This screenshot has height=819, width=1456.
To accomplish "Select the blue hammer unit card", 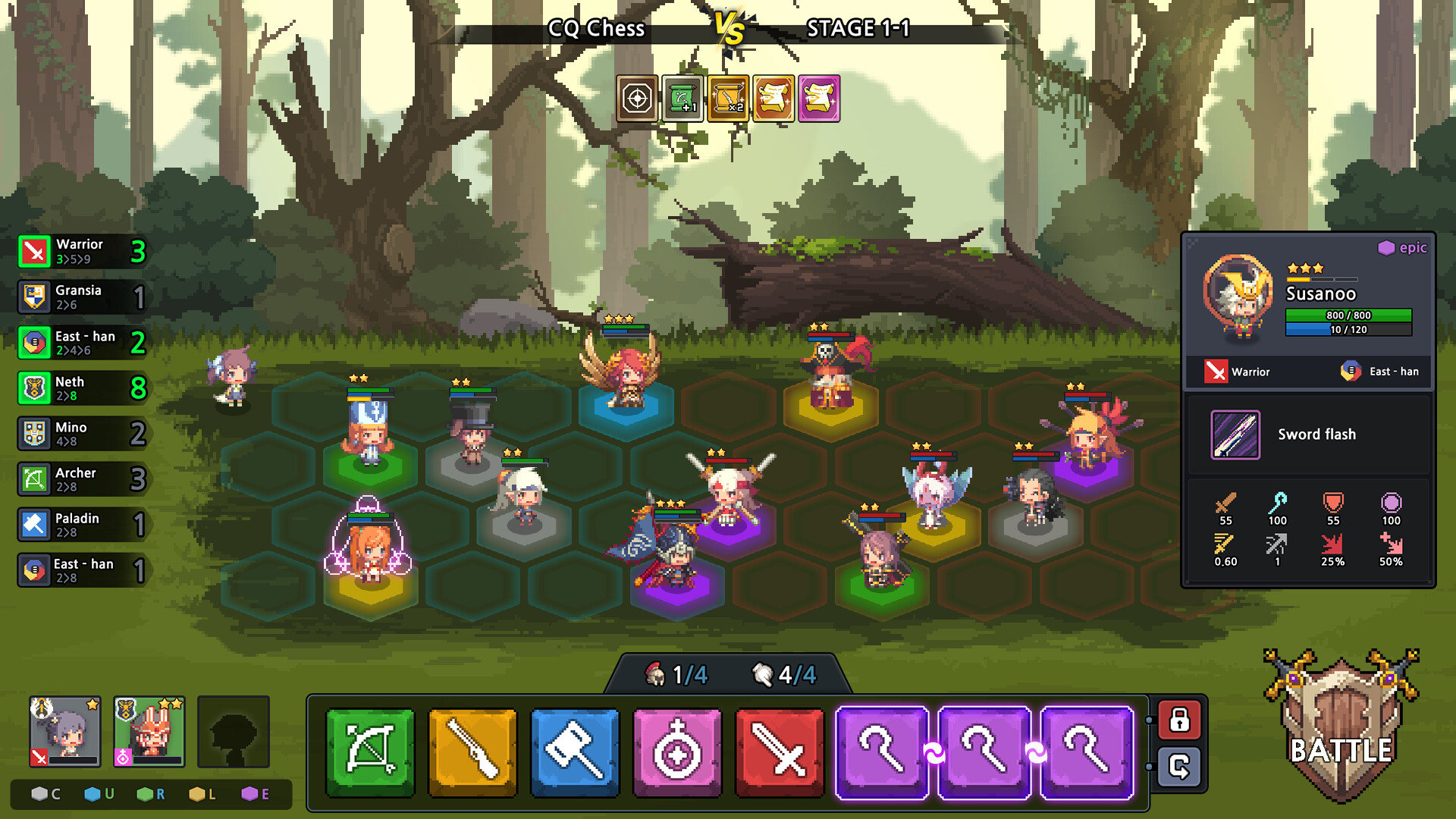I will pyautogui.click(x=575, y=751).
